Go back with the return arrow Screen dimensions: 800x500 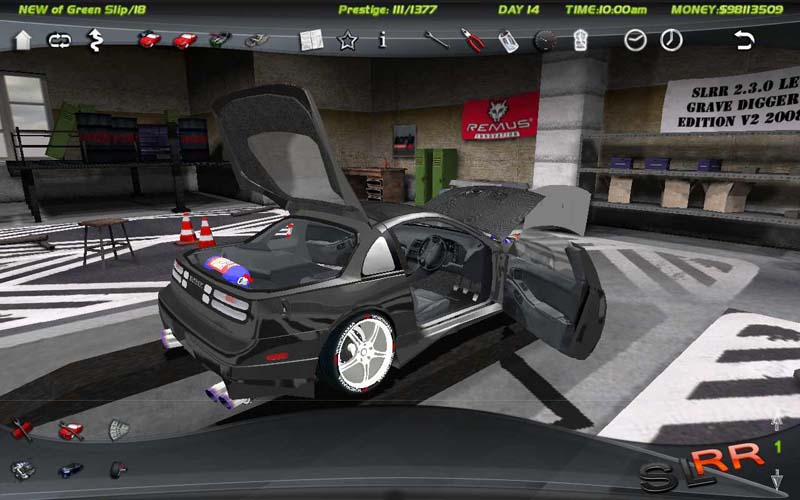[x=743, y=40]
